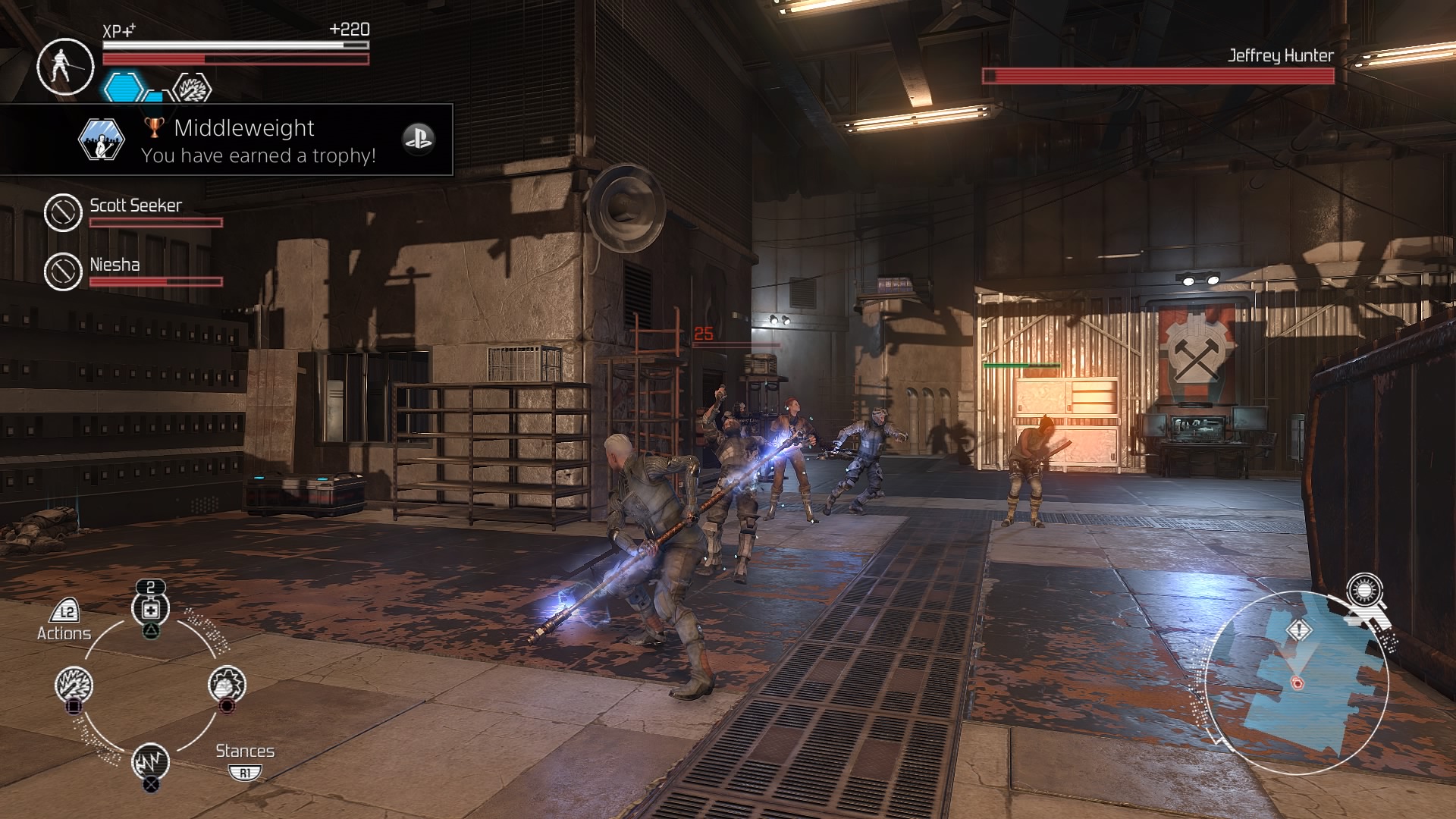1456x819 pixels.
Task: Activate the lightning arc ability icon
Action: point(150,761)
